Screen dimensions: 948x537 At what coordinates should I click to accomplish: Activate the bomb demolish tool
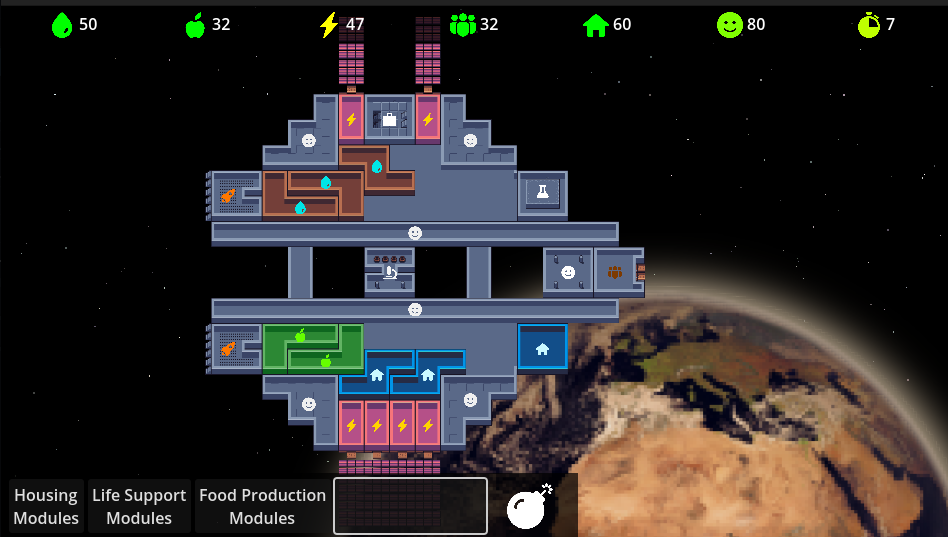click(529, 506)
